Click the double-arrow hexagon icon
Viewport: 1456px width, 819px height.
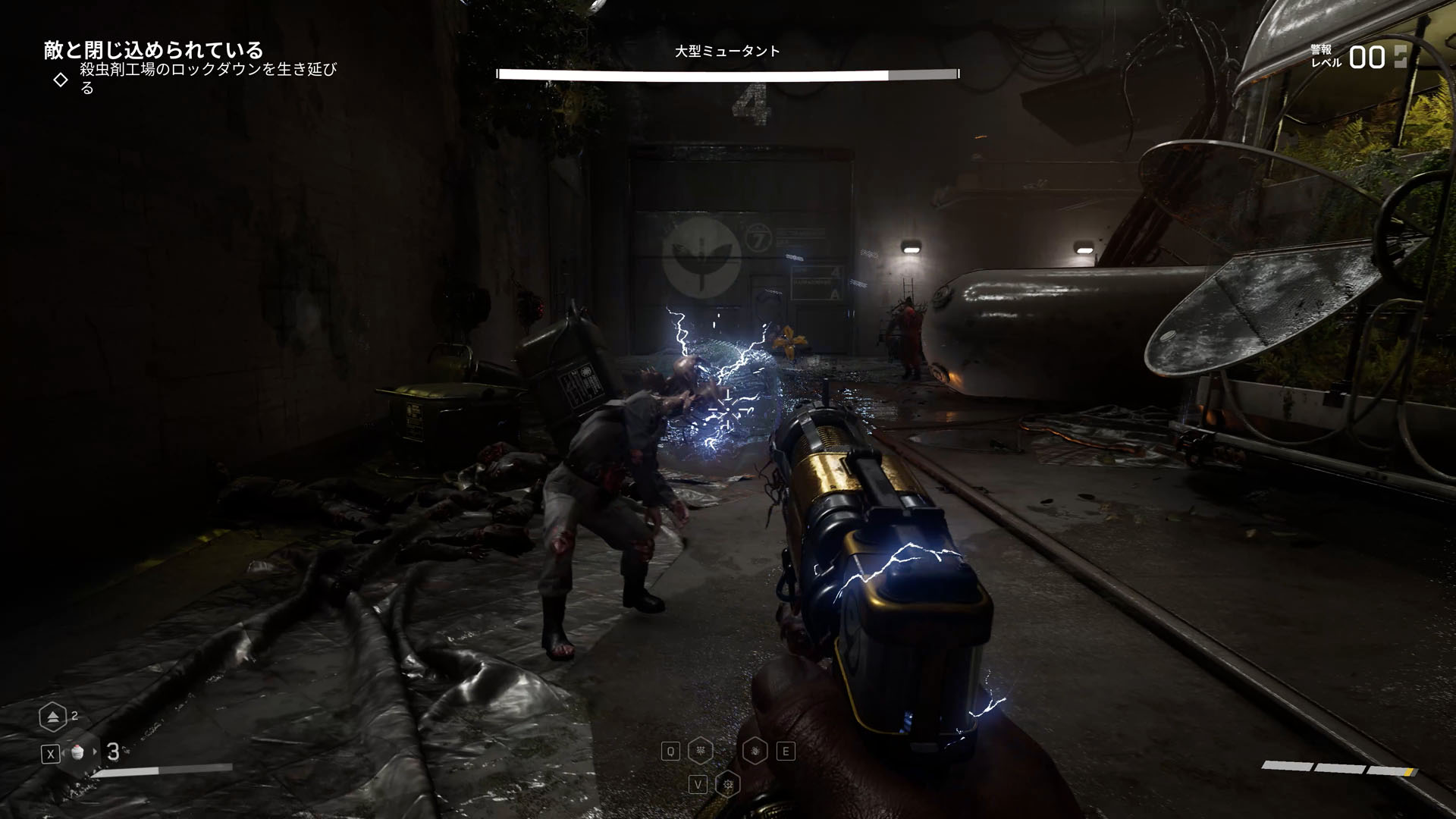pos(52,717)
